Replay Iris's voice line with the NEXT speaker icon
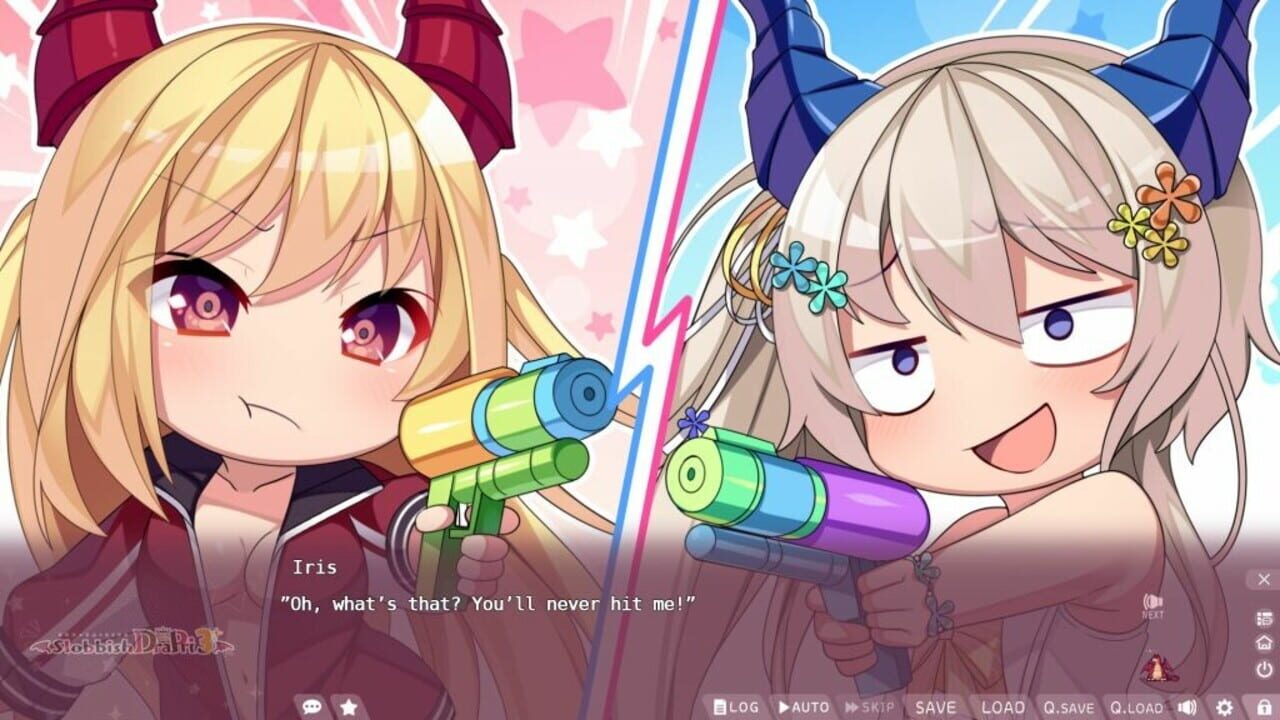The width and height of the screenshot is (1280, 720). [x=1153, y=602]
